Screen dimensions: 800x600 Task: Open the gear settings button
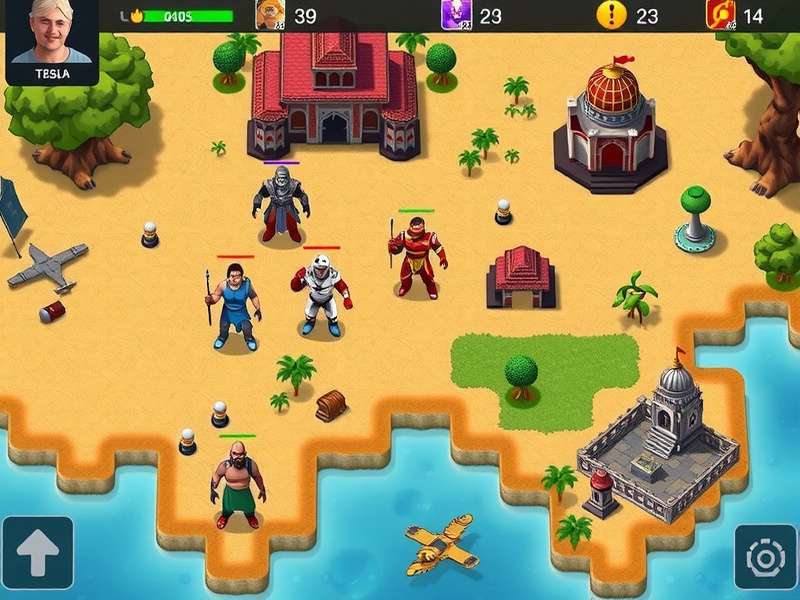pos(765,556)
